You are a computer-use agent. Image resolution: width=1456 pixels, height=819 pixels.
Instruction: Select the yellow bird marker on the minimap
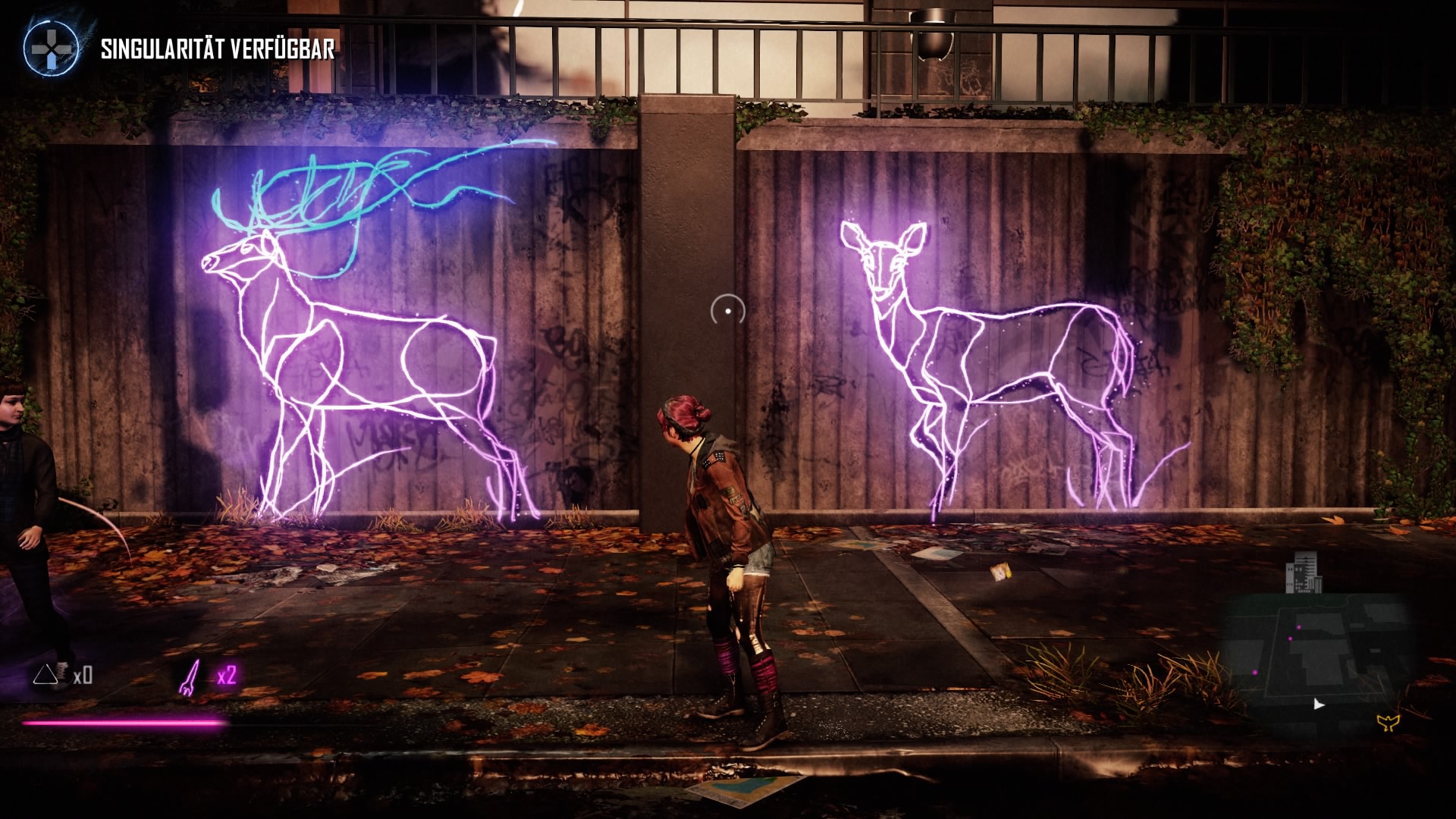(1389, 722)
